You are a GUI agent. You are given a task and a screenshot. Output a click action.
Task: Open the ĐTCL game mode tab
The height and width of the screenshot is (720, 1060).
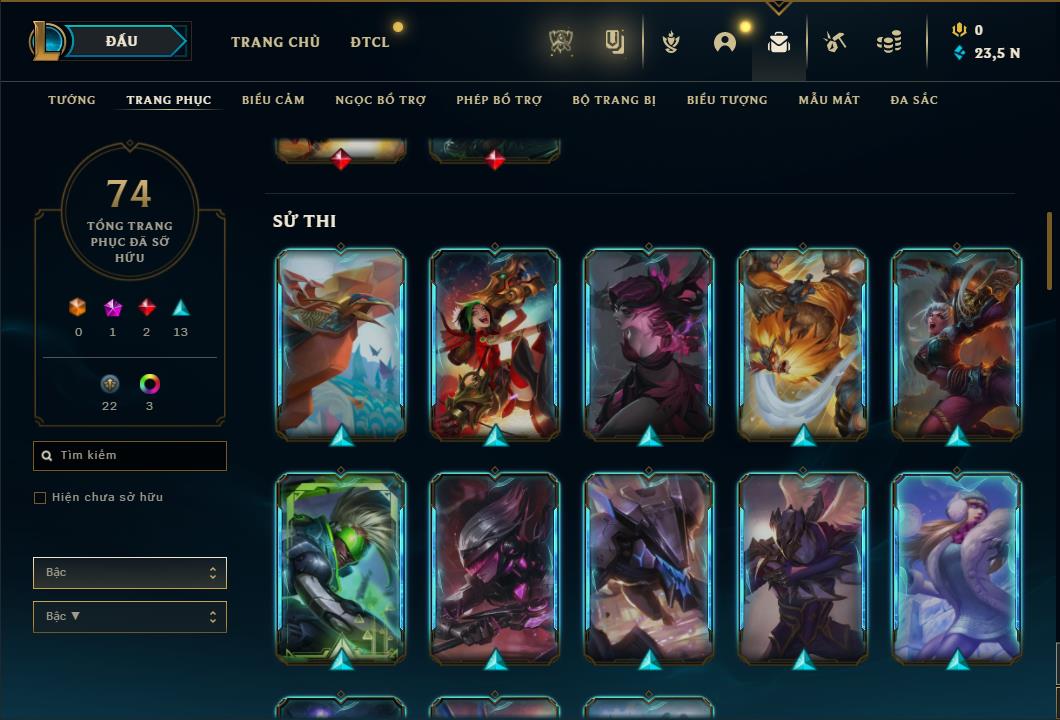click(370, 42)
